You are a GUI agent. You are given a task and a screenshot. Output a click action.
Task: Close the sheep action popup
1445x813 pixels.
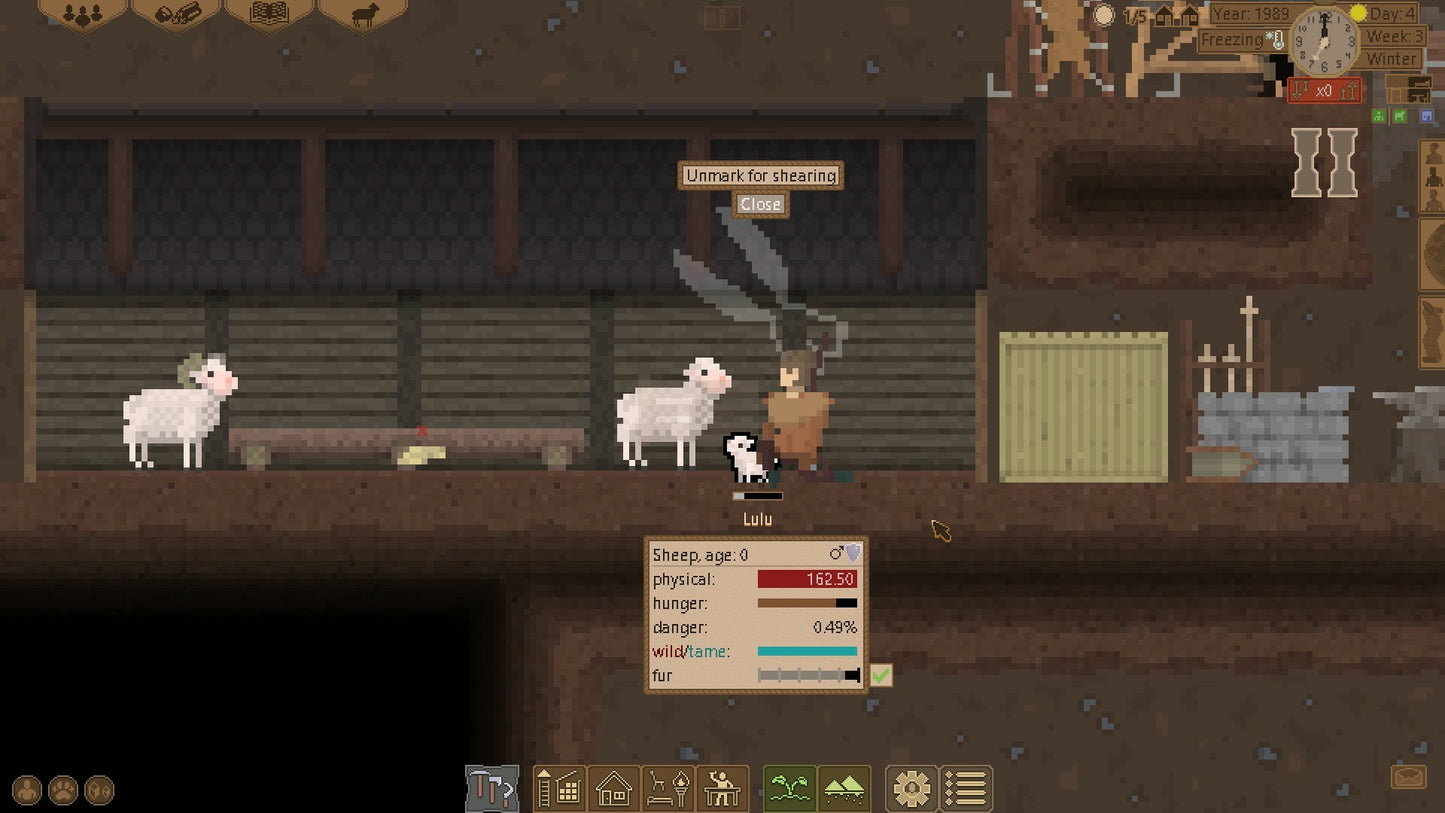click(760, 204)
